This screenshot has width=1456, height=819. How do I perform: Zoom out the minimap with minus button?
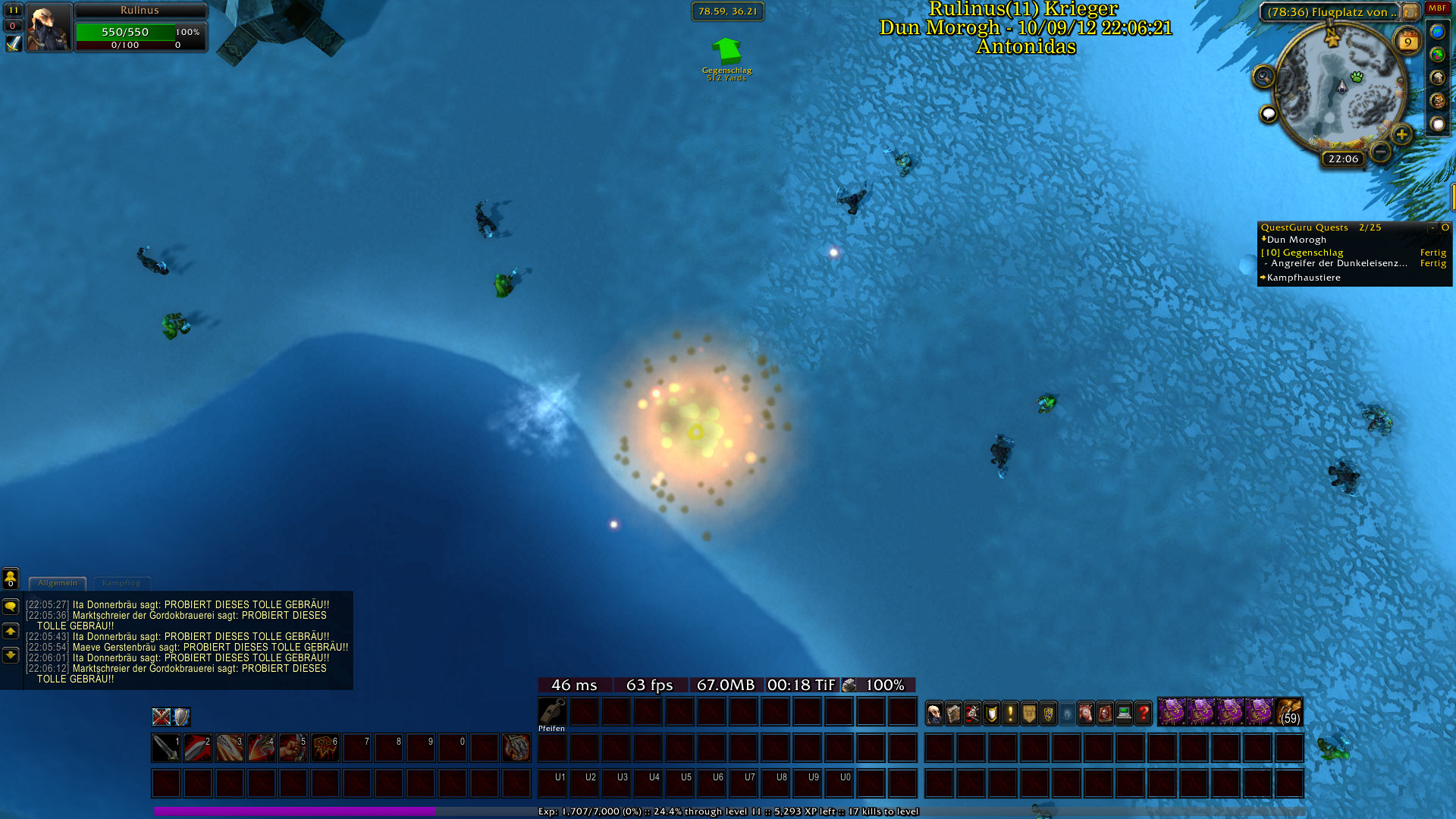[1381, 152]
